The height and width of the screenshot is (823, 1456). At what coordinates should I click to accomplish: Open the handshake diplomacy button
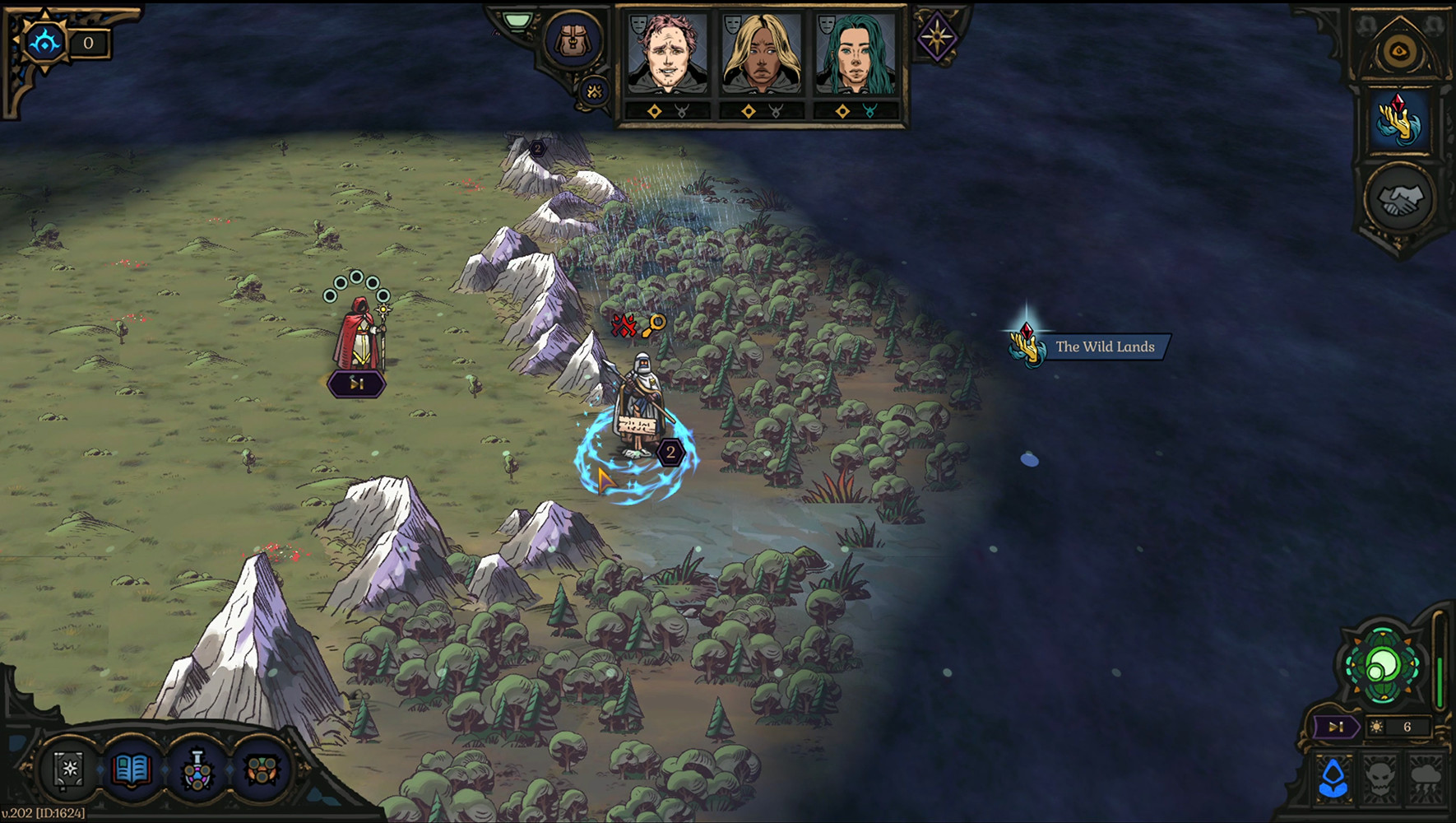1399,198
